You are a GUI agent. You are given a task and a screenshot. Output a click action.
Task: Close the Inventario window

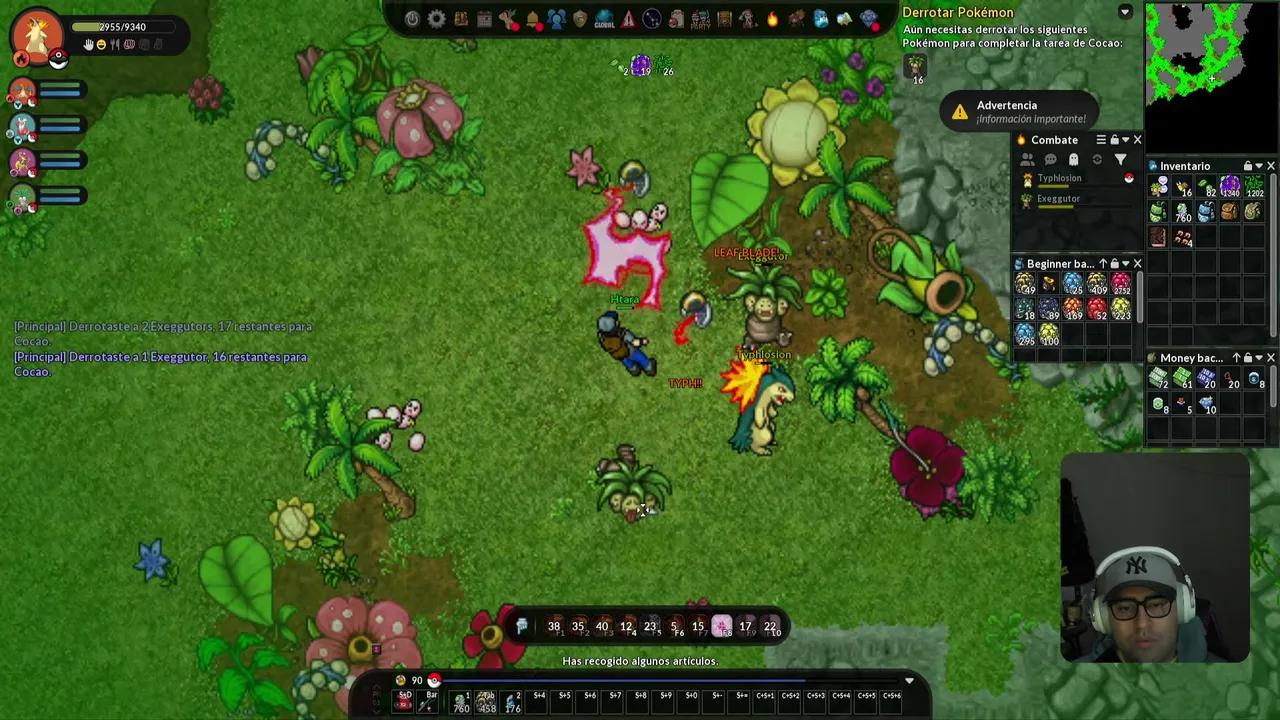[1271, 166]
